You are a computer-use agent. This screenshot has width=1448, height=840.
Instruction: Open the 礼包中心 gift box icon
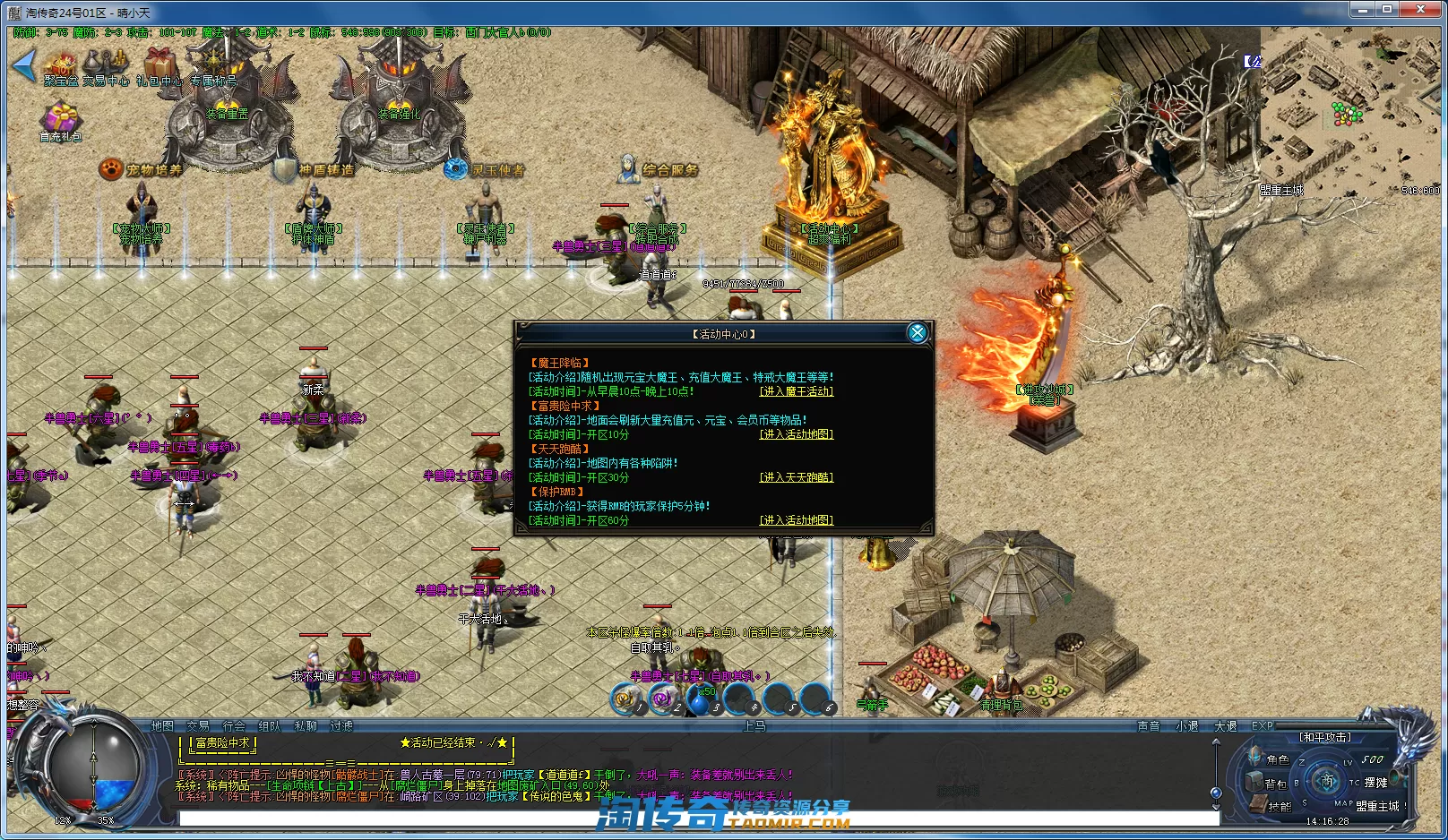[159, 66]
